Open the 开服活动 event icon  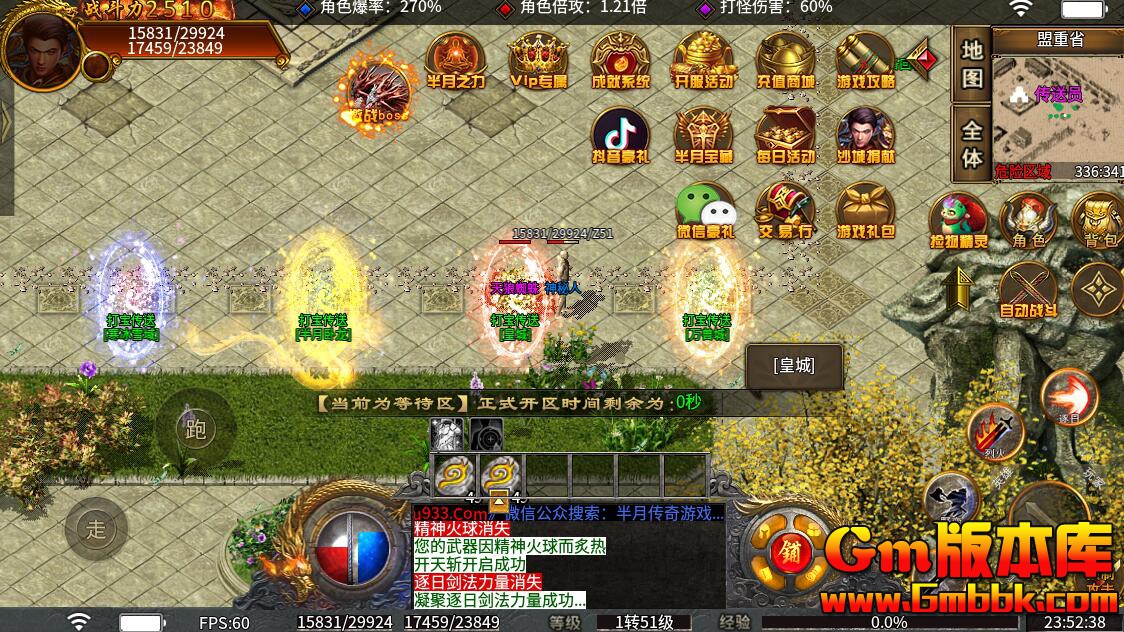coord(703,60)
